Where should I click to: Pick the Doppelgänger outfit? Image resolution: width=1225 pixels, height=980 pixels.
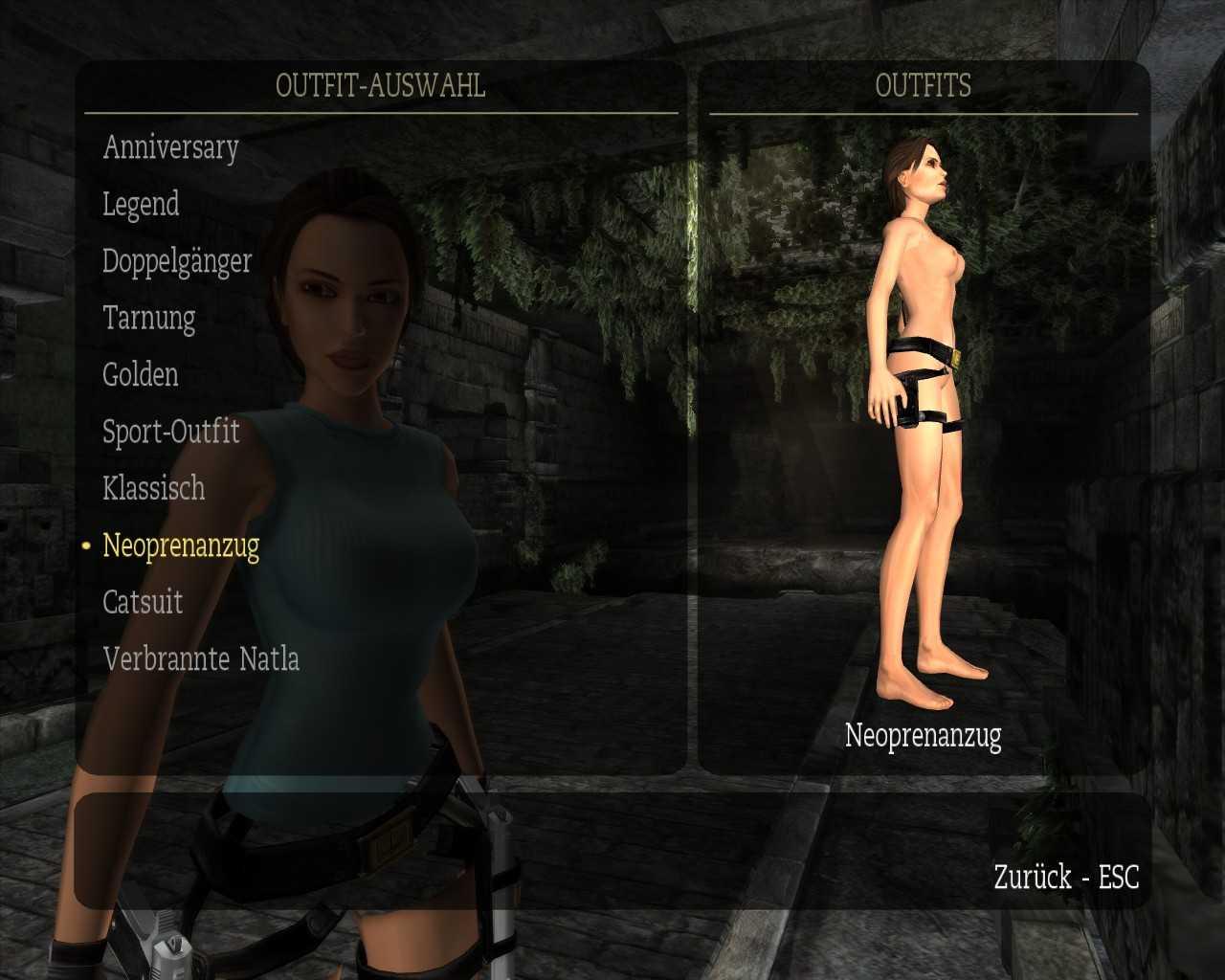coord(177,261)
